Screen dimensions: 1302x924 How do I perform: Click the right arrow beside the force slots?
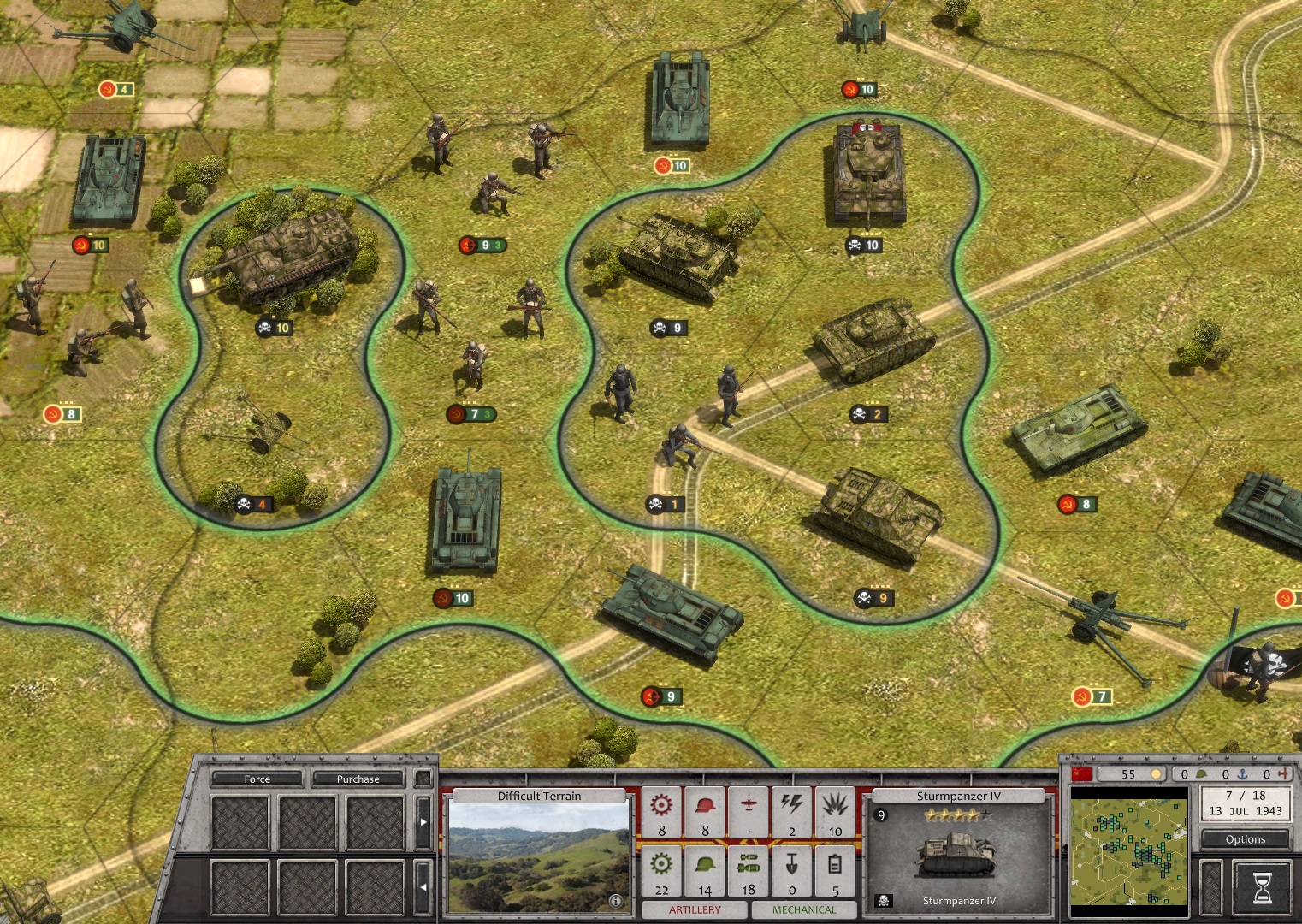click(423, 821)
